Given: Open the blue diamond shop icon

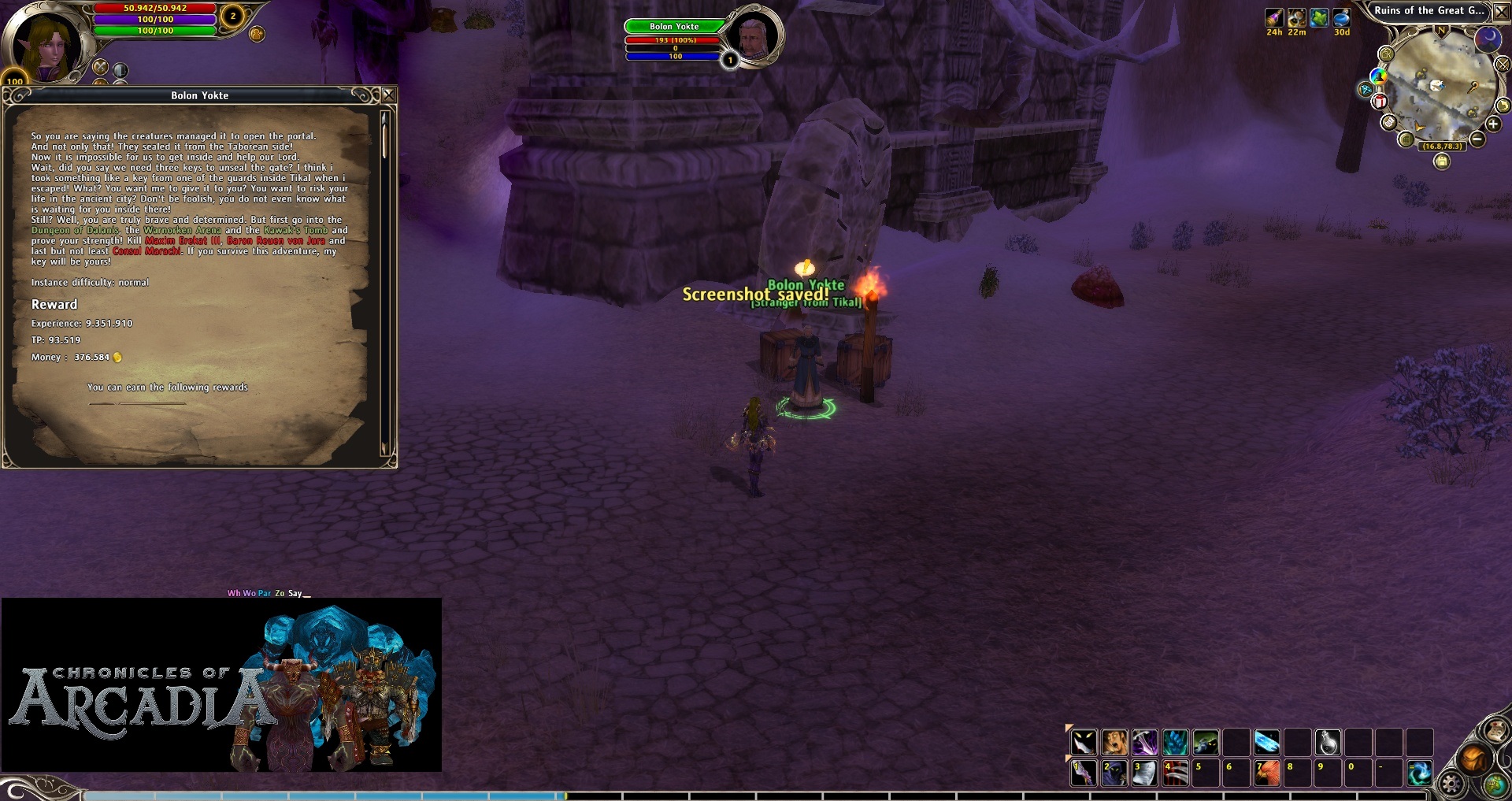Looking at the screenshot, I should 1365,90.
